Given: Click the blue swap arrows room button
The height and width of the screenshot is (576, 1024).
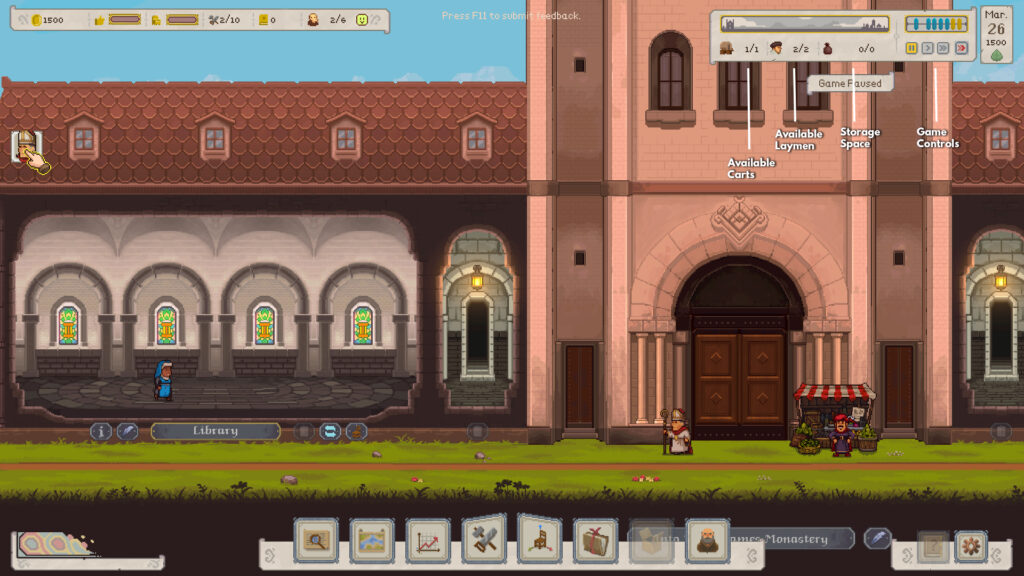Looking at the screenshot, I should coord(330,431).
